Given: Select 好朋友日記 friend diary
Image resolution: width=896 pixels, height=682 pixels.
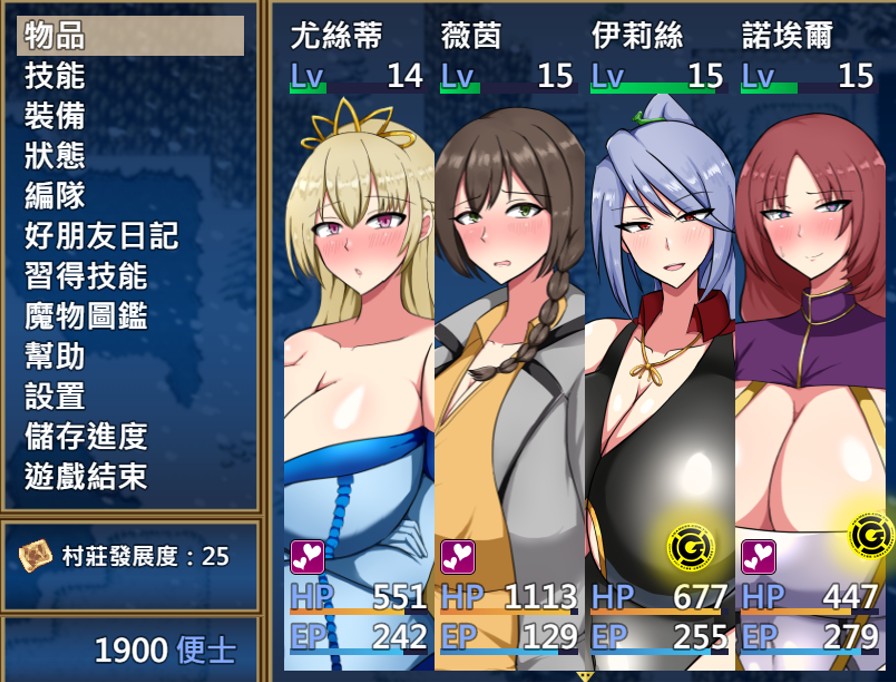Looking at the screenshot, I should (130, 236).
